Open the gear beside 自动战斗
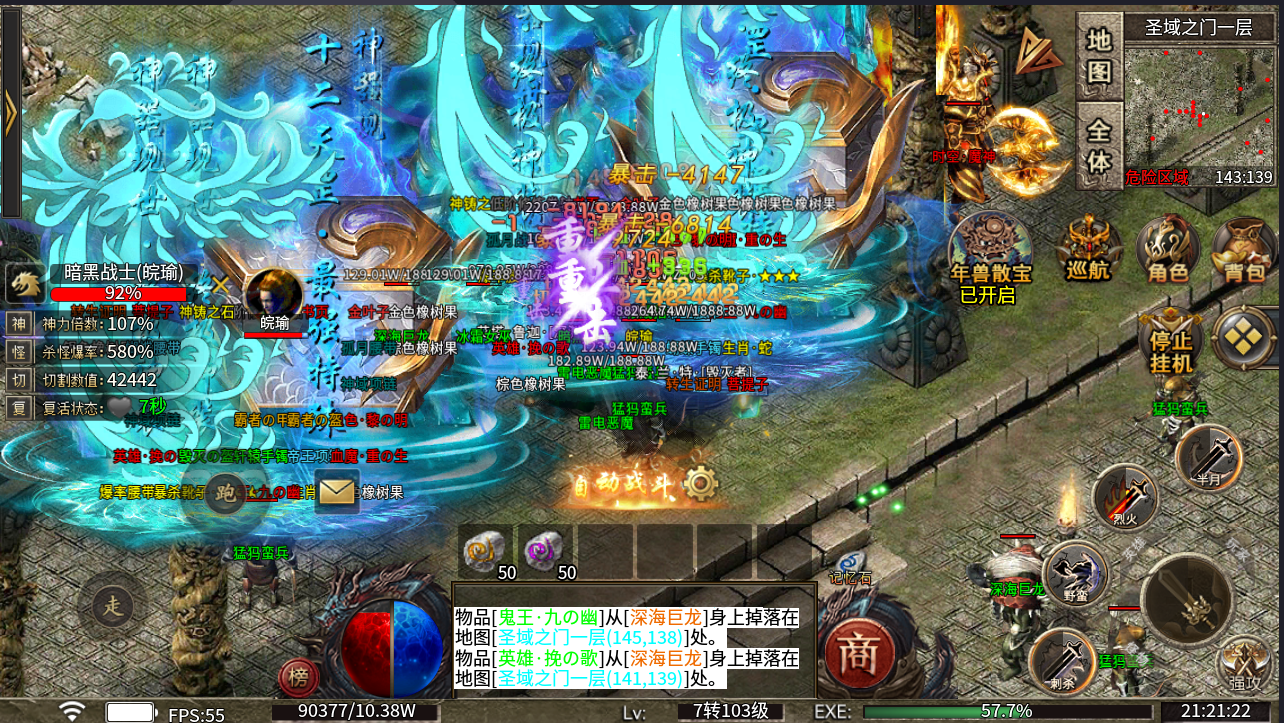 coord(701,485)
